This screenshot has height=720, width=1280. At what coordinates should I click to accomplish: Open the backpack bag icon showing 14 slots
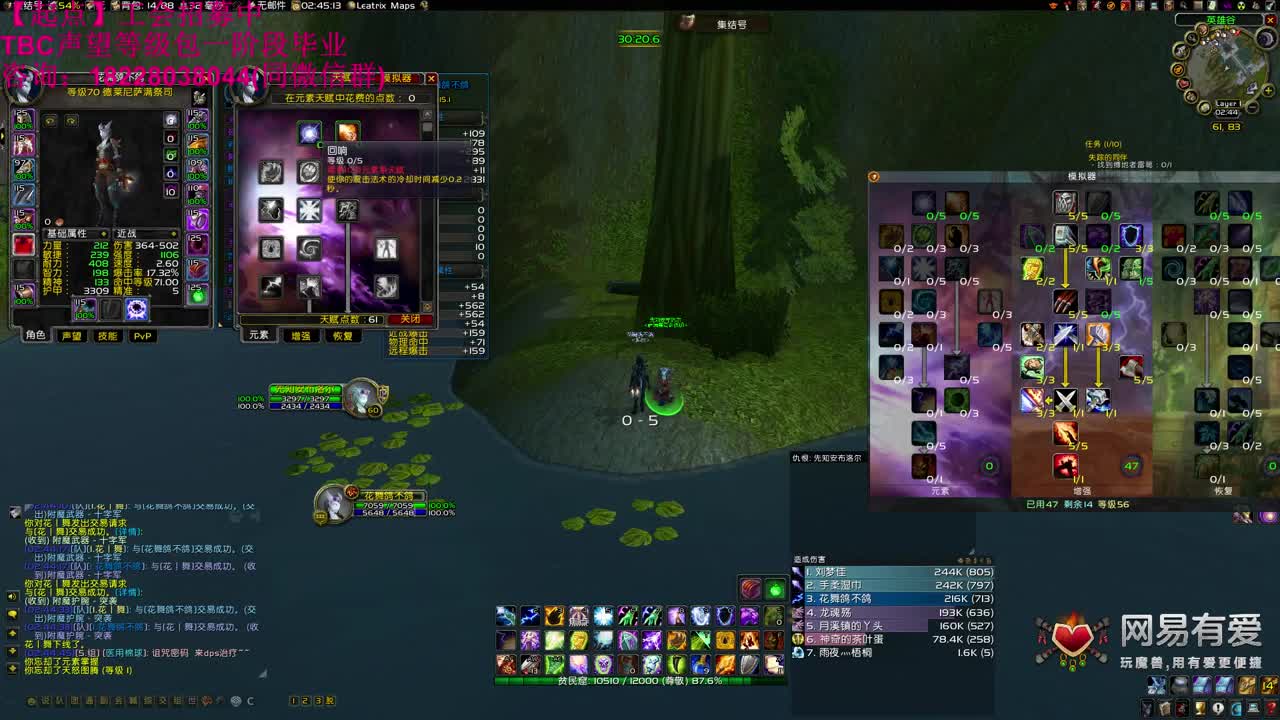coord(1269,685)
